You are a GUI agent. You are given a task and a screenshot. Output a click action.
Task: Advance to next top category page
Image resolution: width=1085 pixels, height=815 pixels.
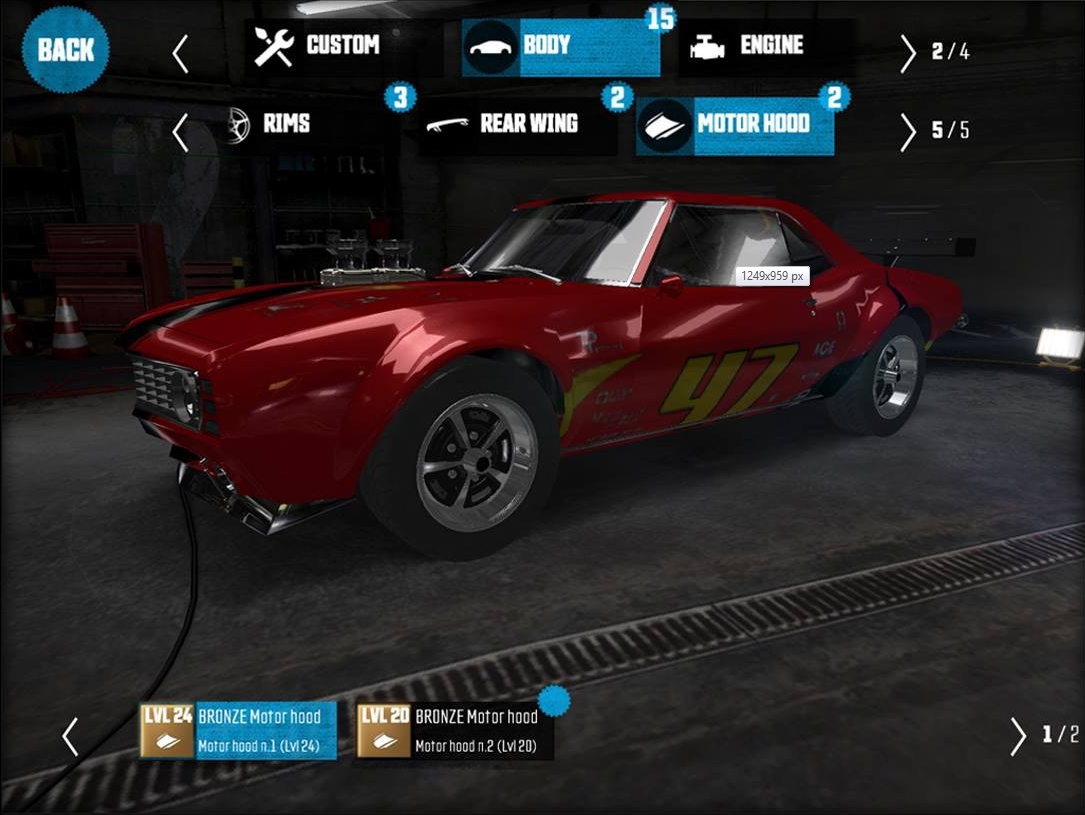click(x=907, y=54)
